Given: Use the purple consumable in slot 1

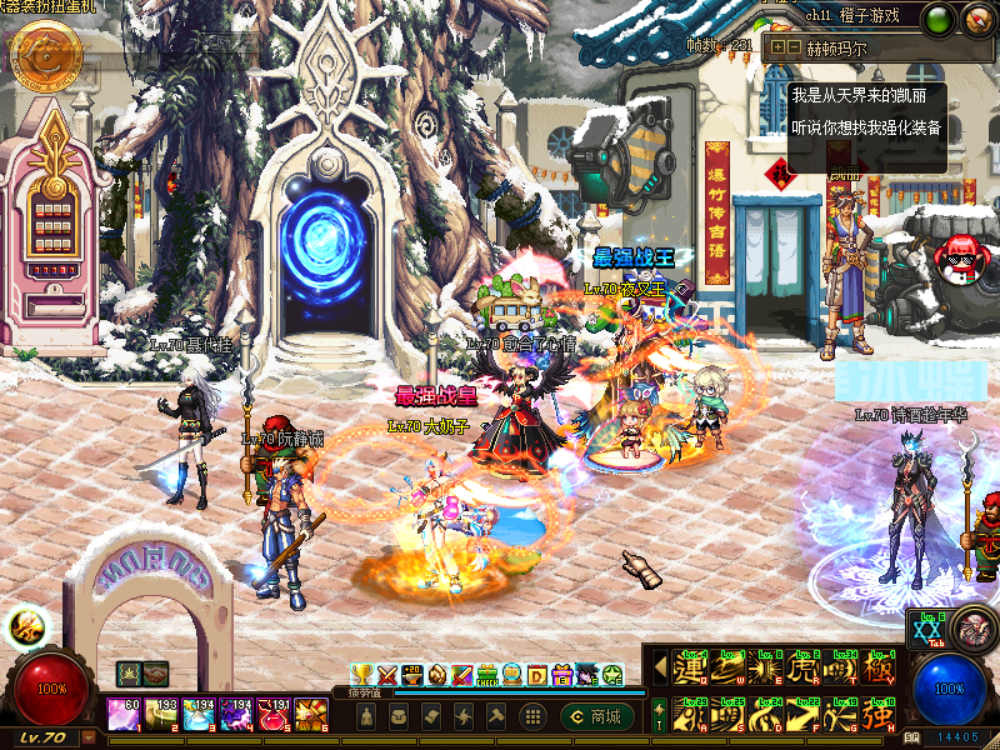Looking at the screenshot, I should pos(124,714).
